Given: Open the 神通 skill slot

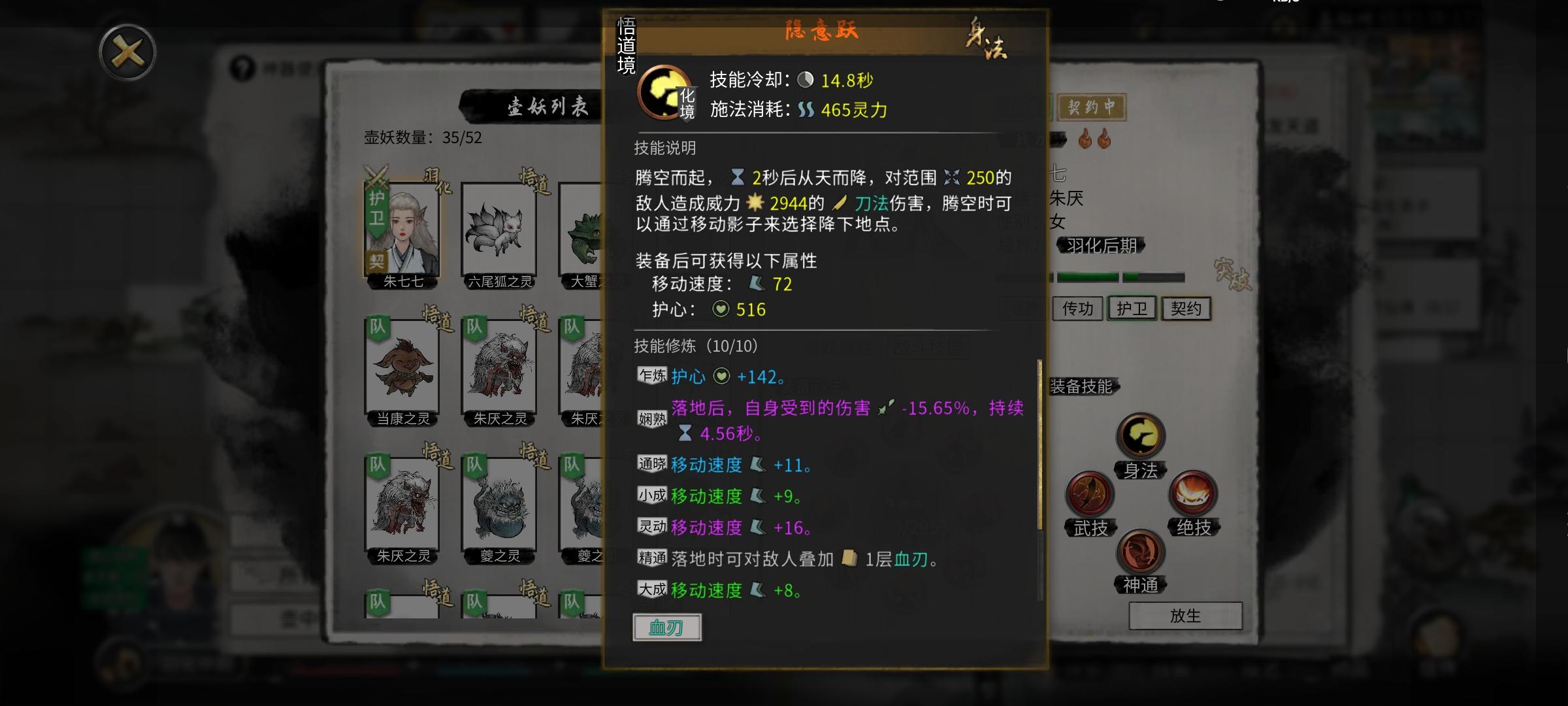Looking at the screenshot, I should click(x=1142, y=554).
